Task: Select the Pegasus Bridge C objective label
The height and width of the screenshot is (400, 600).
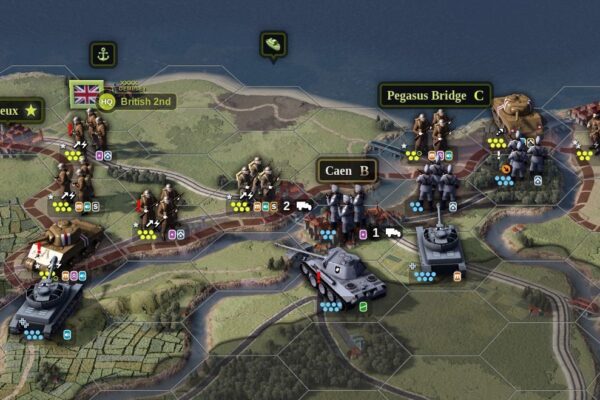Action: pyautogui.click(x=435, y=96)
